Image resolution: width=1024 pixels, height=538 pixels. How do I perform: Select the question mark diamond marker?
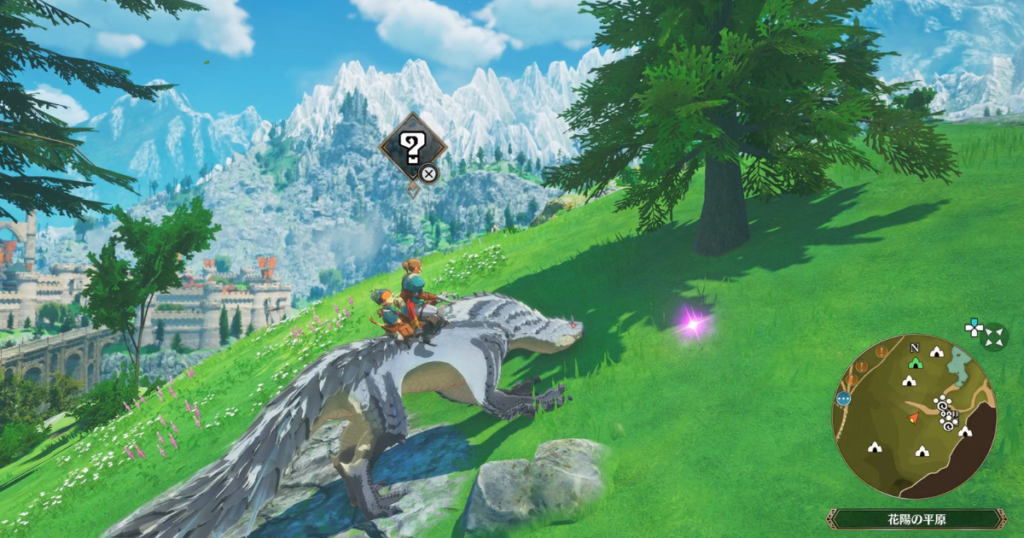[411, 152]
